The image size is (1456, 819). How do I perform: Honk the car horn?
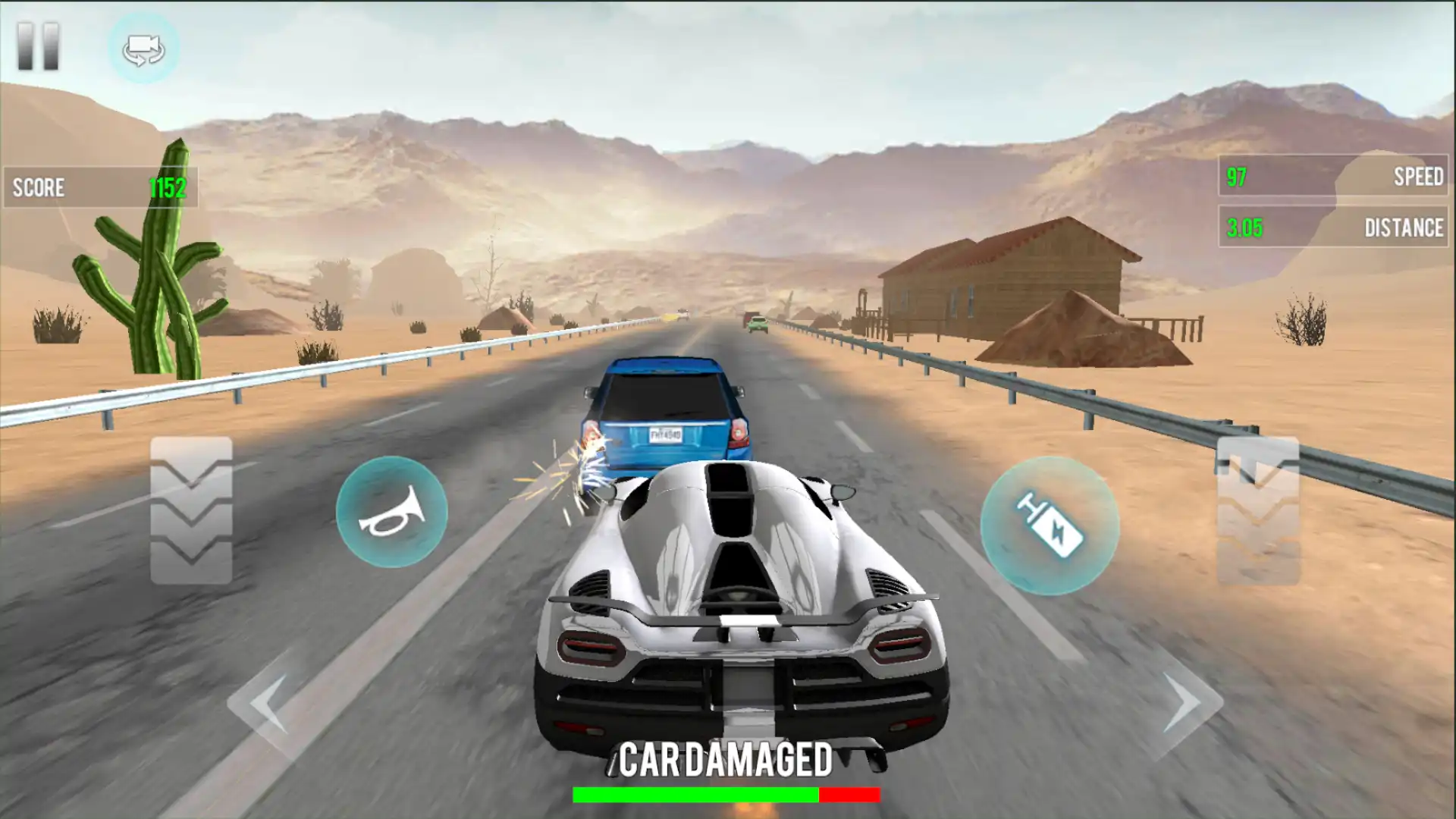[x=391, y=512]
